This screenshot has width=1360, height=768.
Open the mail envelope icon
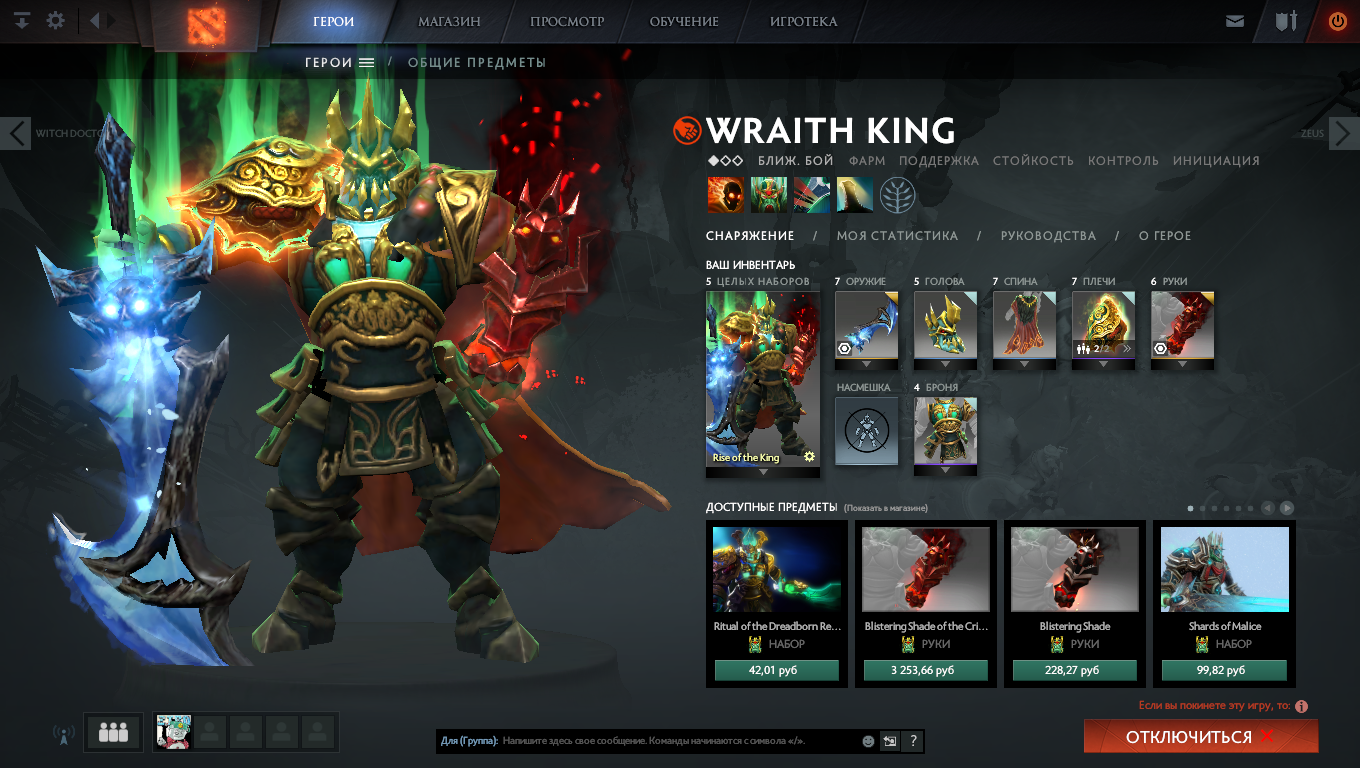point(1235,21)
